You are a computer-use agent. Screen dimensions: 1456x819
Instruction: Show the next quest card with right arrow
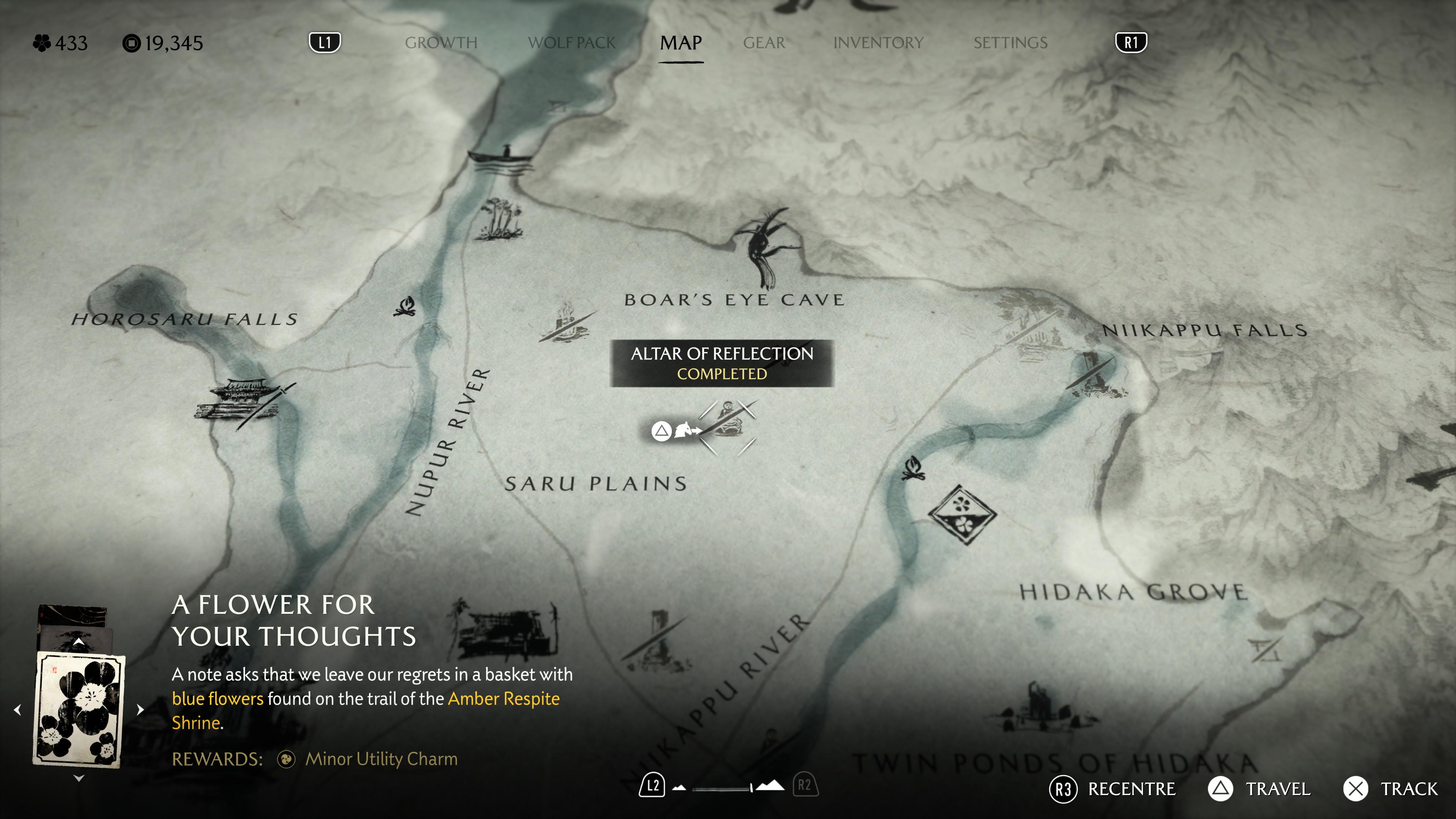pyautogui.click(x=141, y=709)
